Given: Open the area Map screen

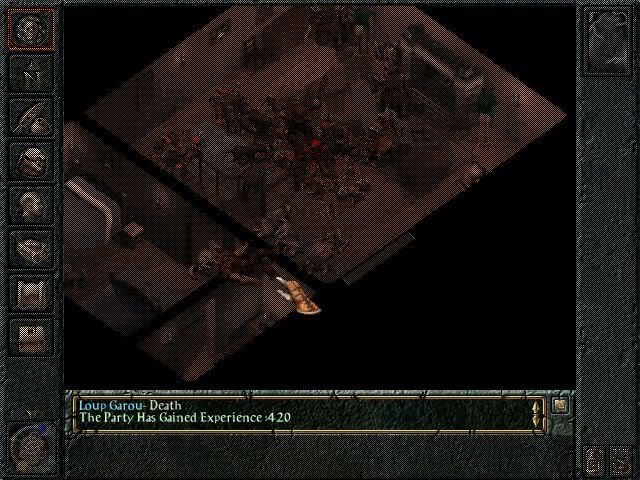Looking at the screenshot, I should click(30, 71).
